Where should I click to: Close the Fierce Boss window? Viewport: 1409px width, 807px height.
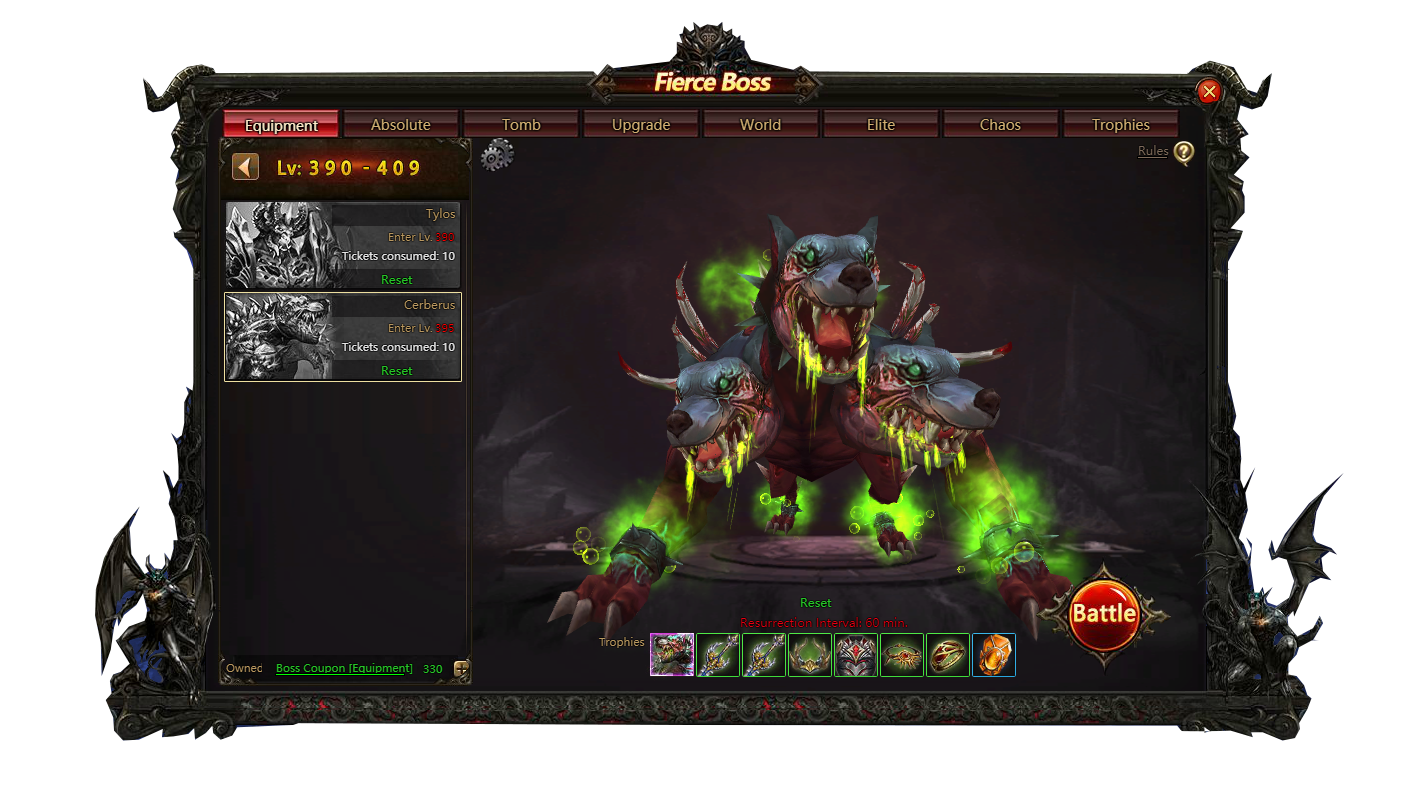[x=1209, y=92]
